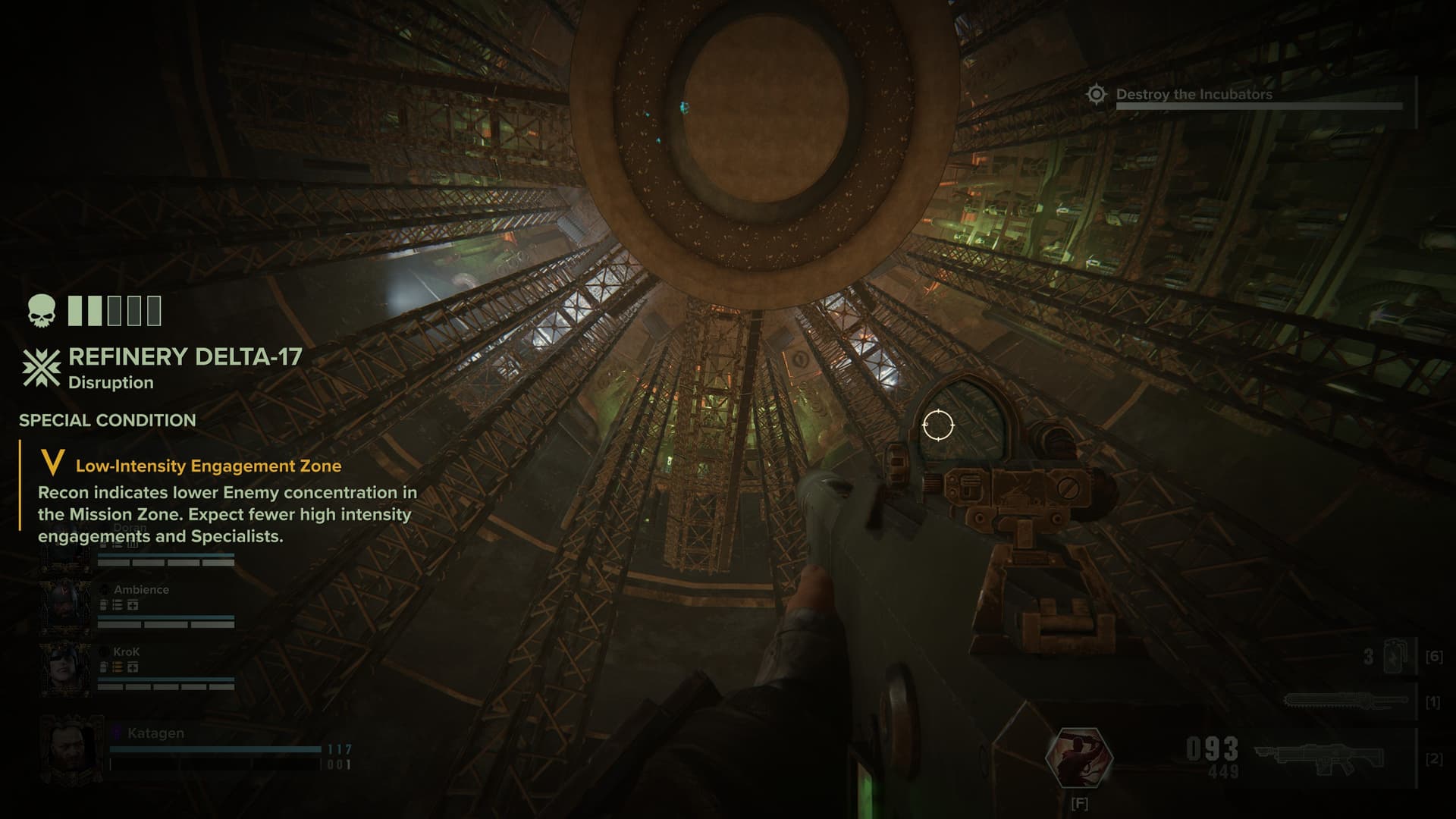Activate the red combat ability icon
Viewport: 1456px width, 819px height.
(x=1078, y=757)
